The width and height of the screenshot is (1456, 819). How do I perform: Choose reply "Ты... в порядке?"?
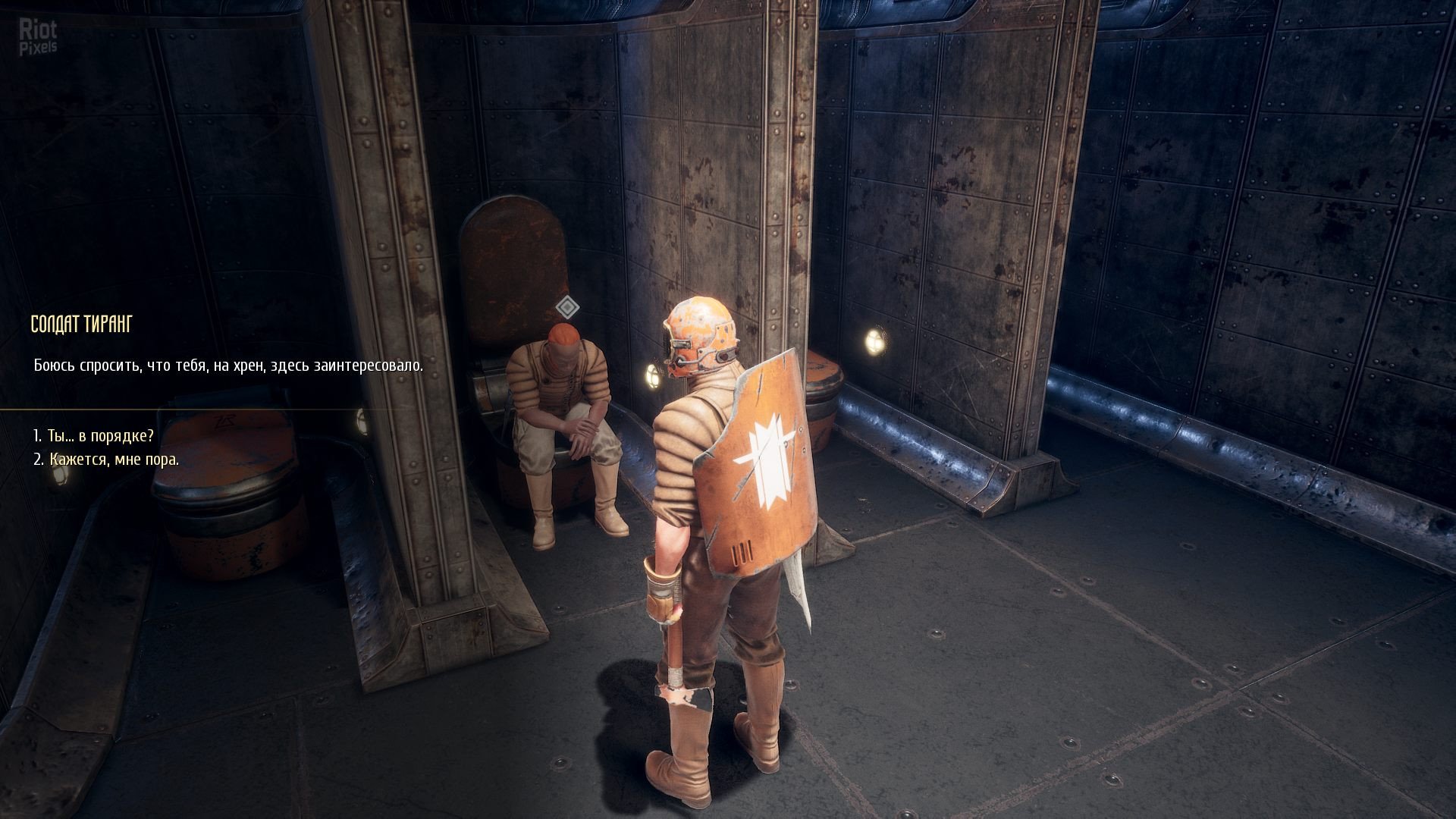(x=93, y=436)
